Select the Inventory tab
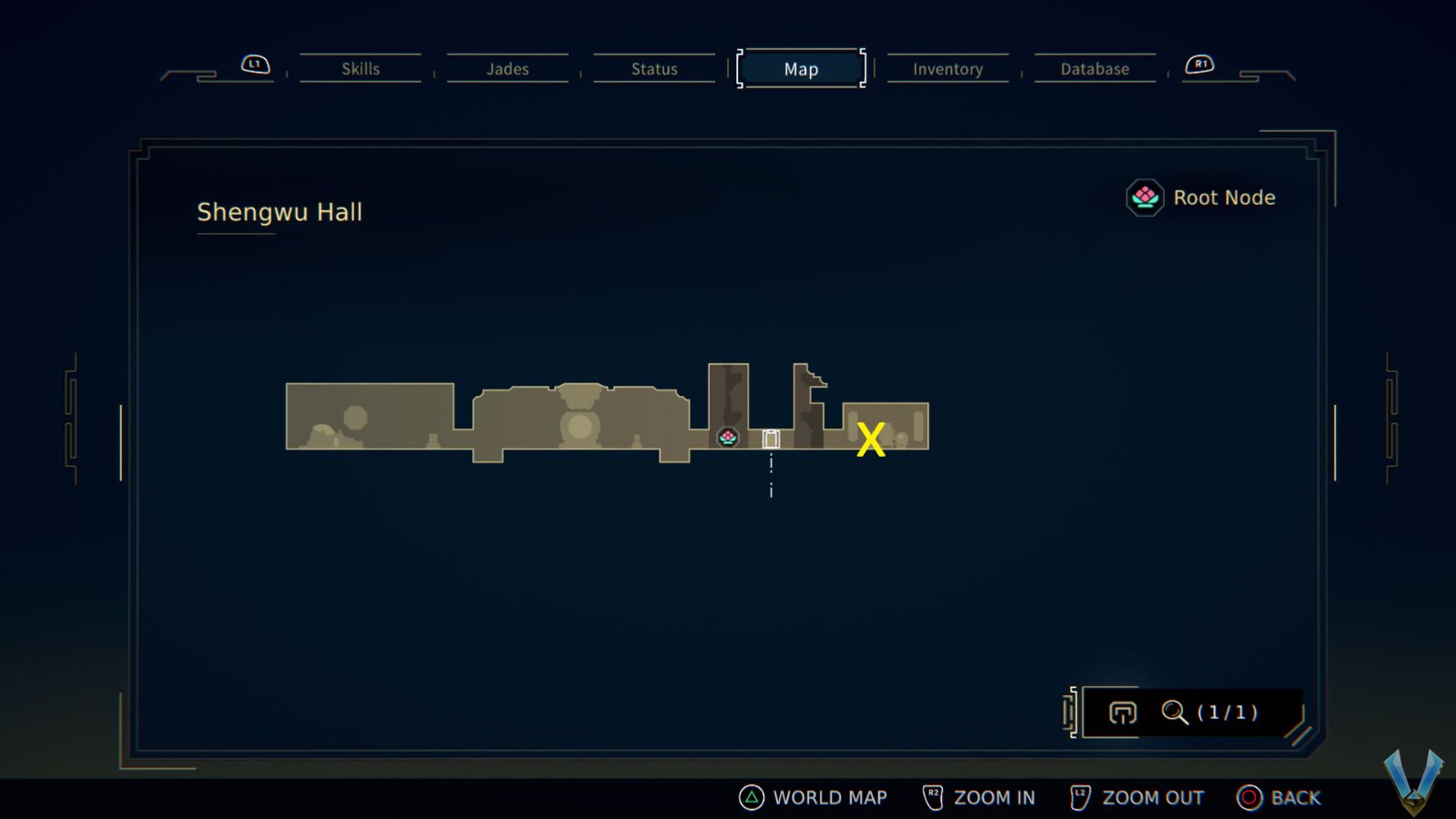 click(948, 68)
